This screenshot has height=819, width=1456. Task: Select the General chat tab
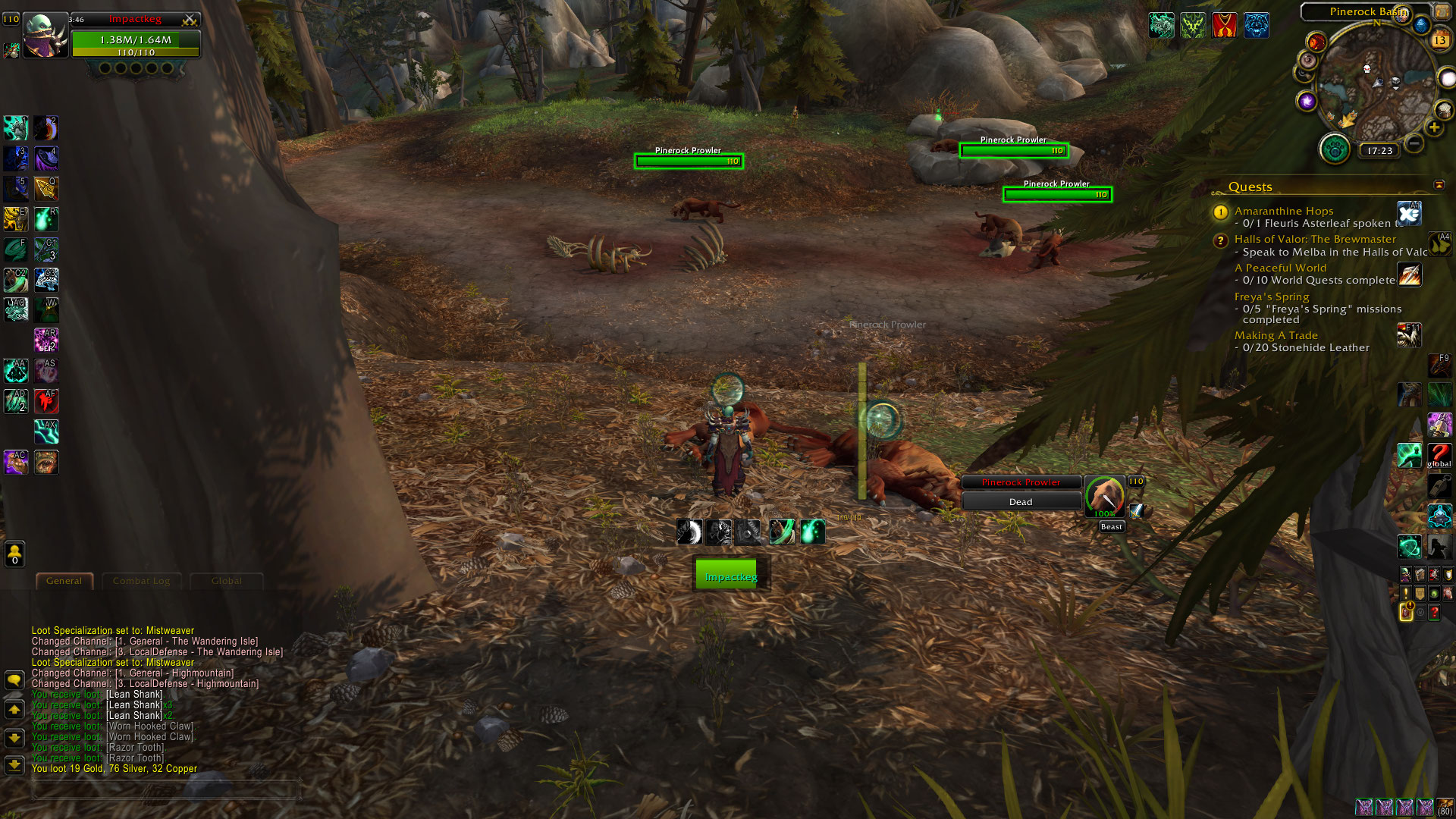(64, 581)
